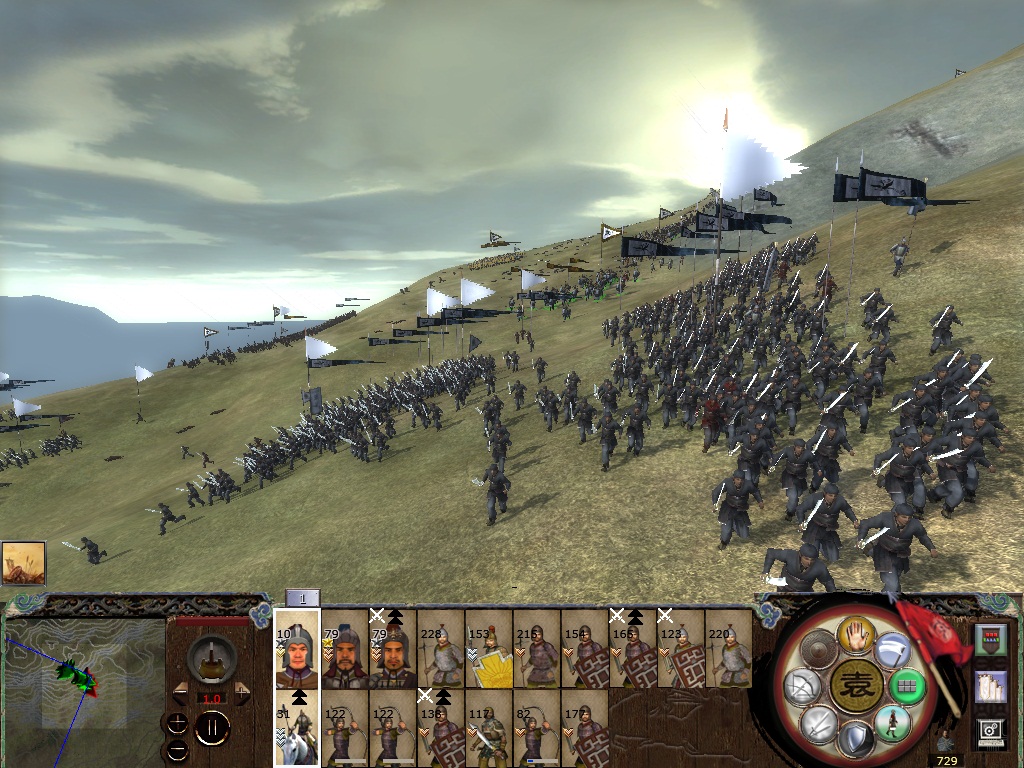Increase game speed with the plus arrow
Image resolution: width=1024 pixels, height=768 pixels.
coord(242,693)
